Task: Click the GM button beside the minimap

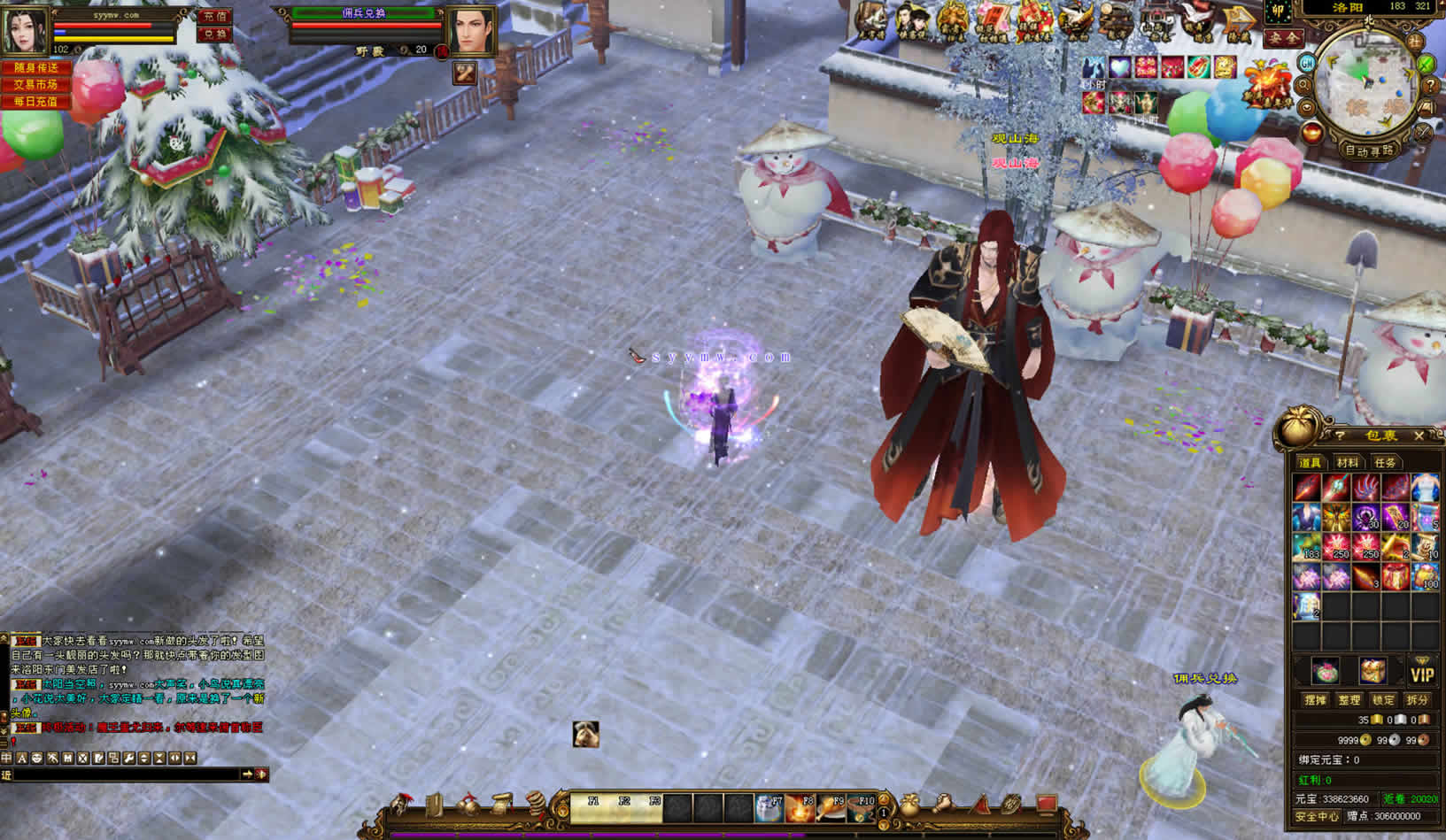Action: pyautogui.click(x=1307, y=64)
